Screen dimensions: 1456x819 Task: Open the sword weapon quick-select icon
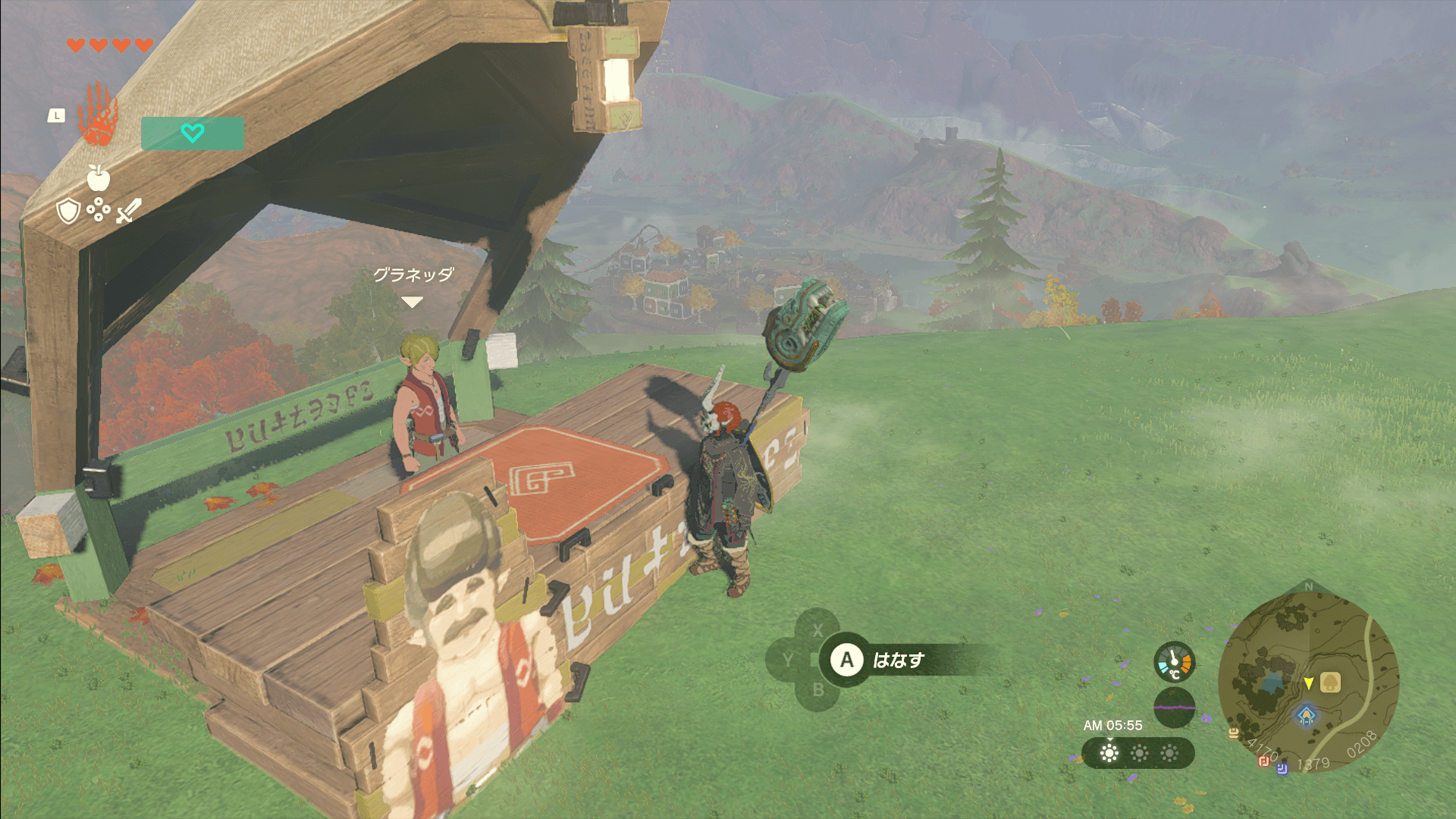click(x=128, y=211)
